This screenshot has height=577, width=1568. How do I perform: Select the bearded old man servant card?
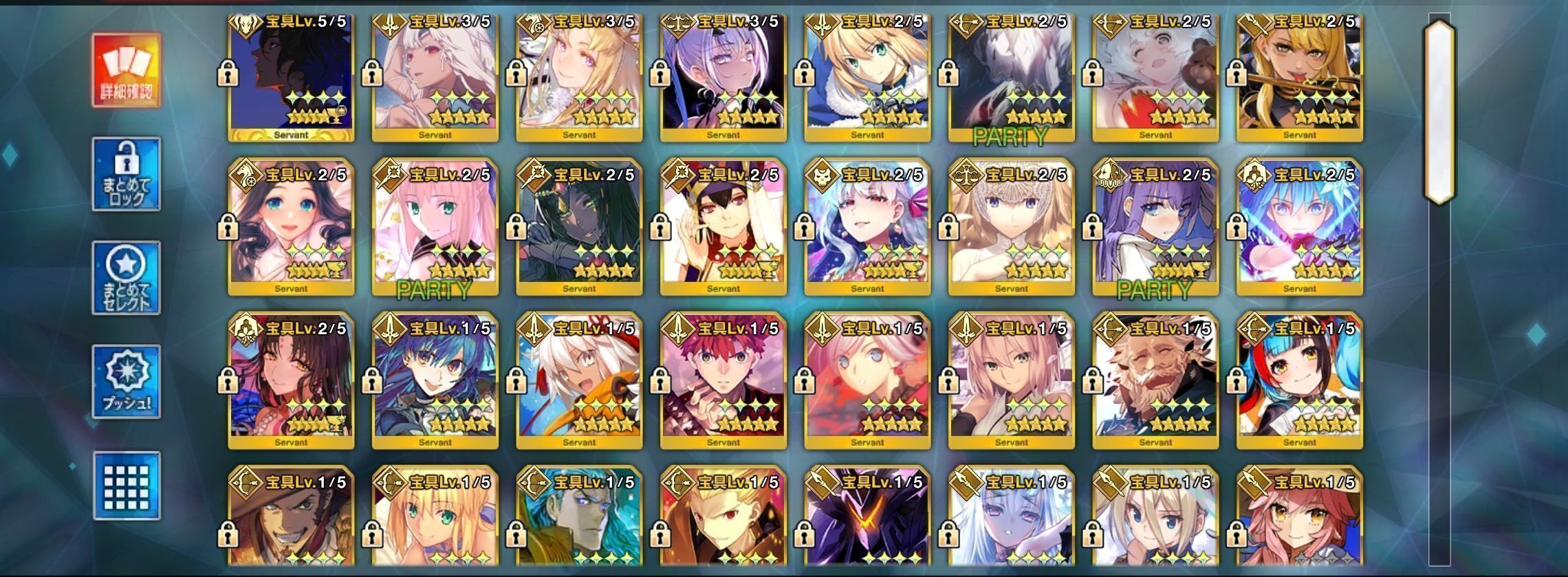pos(1155,382)
